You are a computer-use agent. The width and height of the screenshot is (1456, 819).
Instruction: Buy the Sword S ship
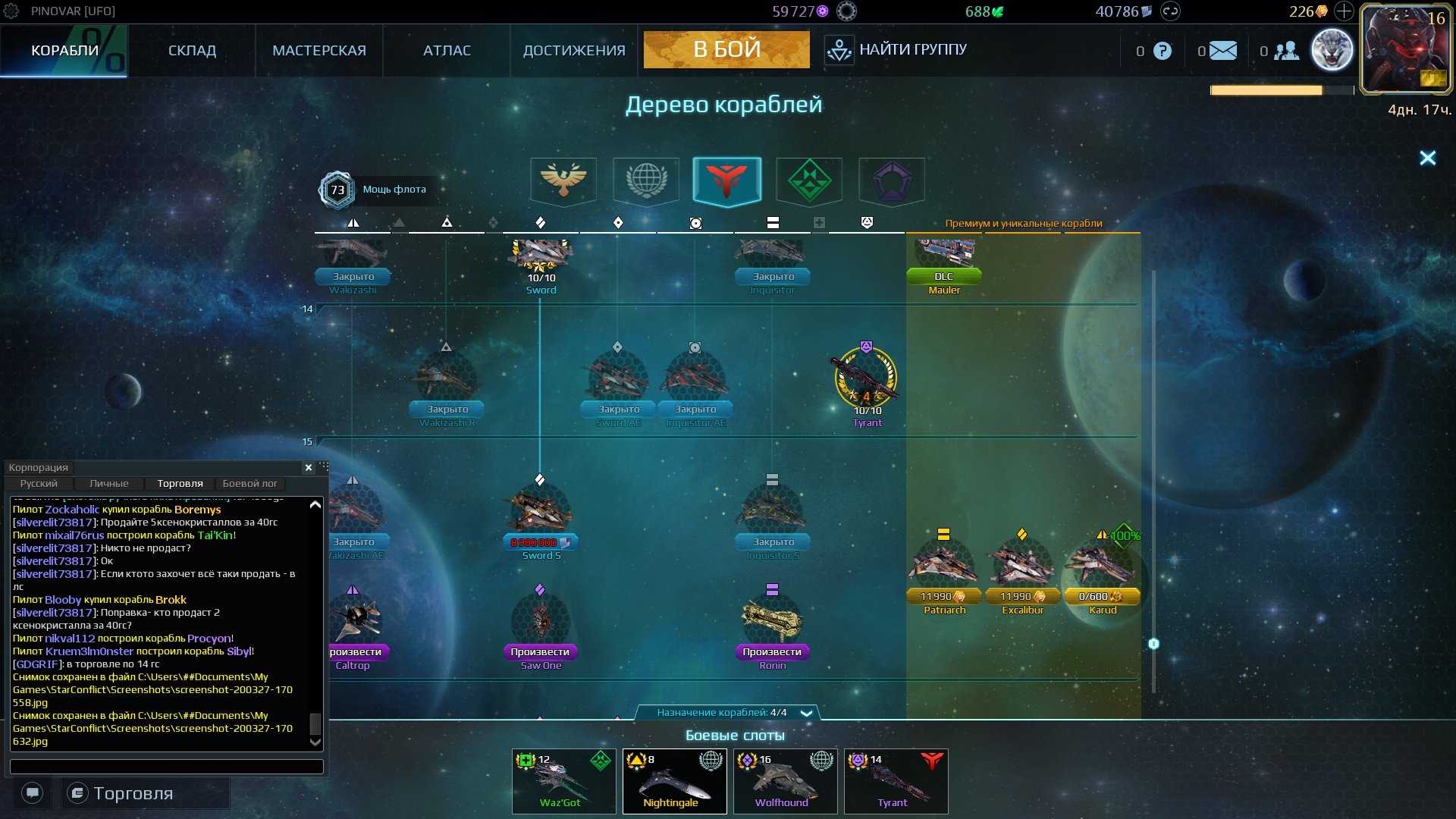pyautogui.click(x=540, y=542)
